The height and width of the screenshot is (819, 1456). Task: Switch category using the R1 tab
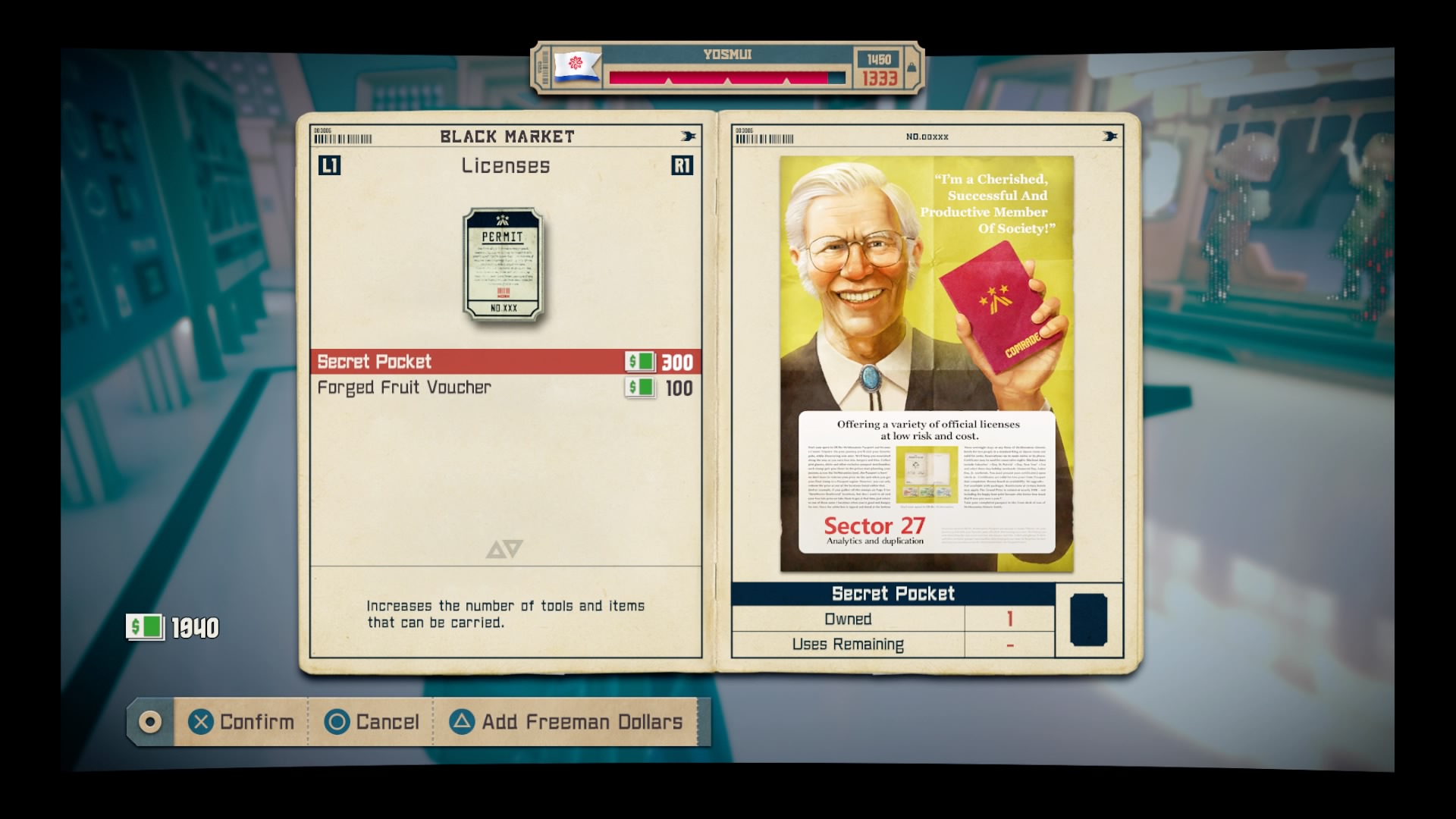coord(681,166)
